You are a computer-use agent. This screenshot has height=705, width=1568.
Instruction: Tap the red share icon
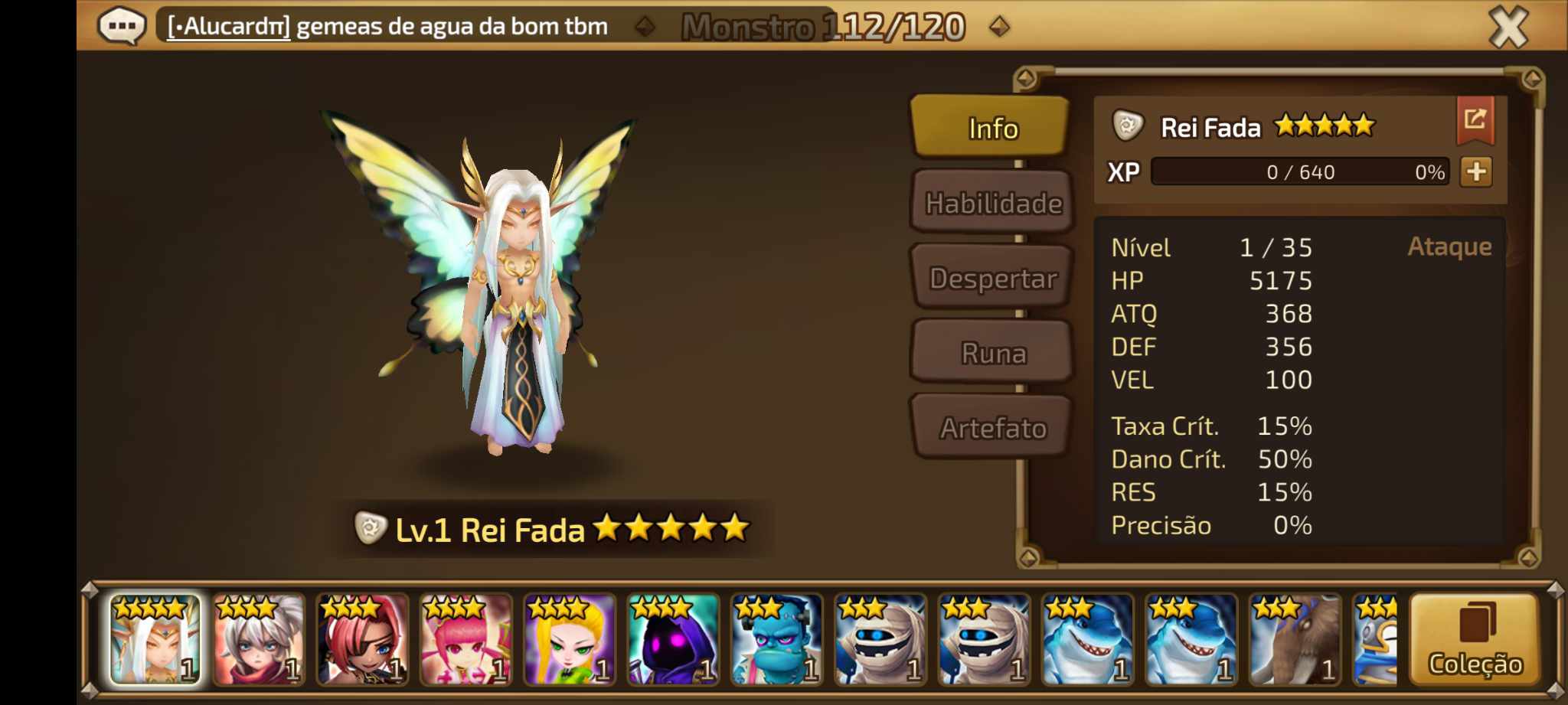[1475, 120]
